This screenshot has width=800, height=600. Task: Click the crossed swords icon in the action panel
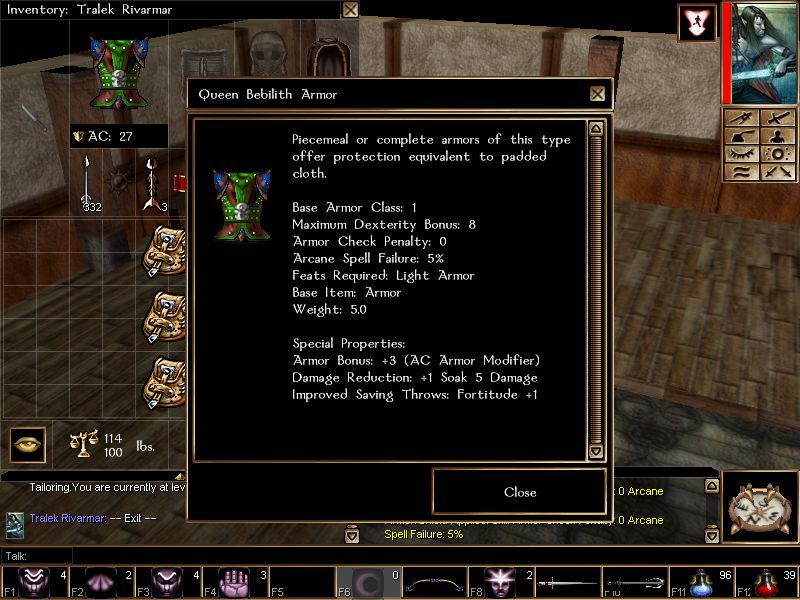pos(777,172)
